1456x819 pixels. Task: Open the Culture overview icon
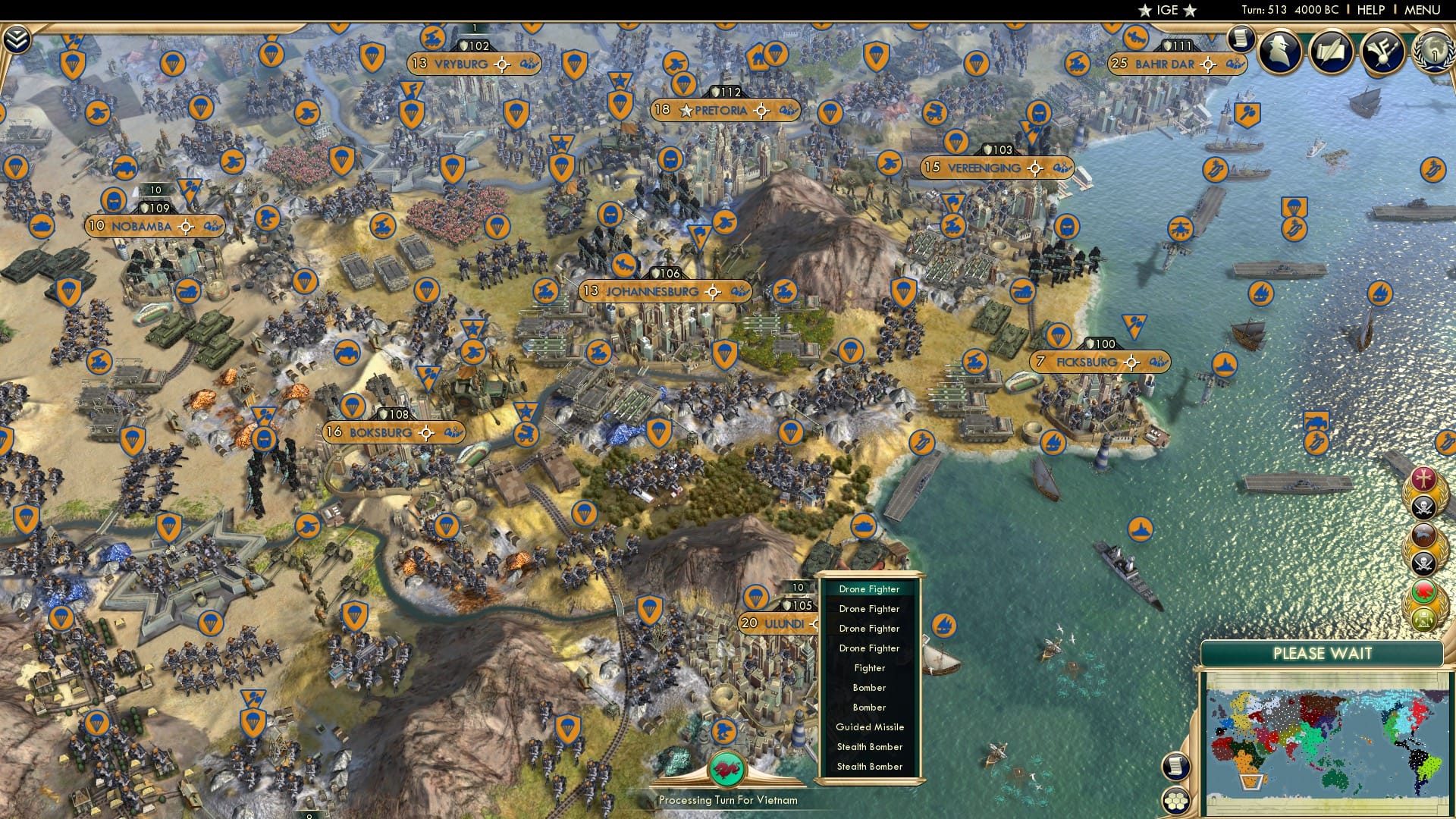point(1382,51)
